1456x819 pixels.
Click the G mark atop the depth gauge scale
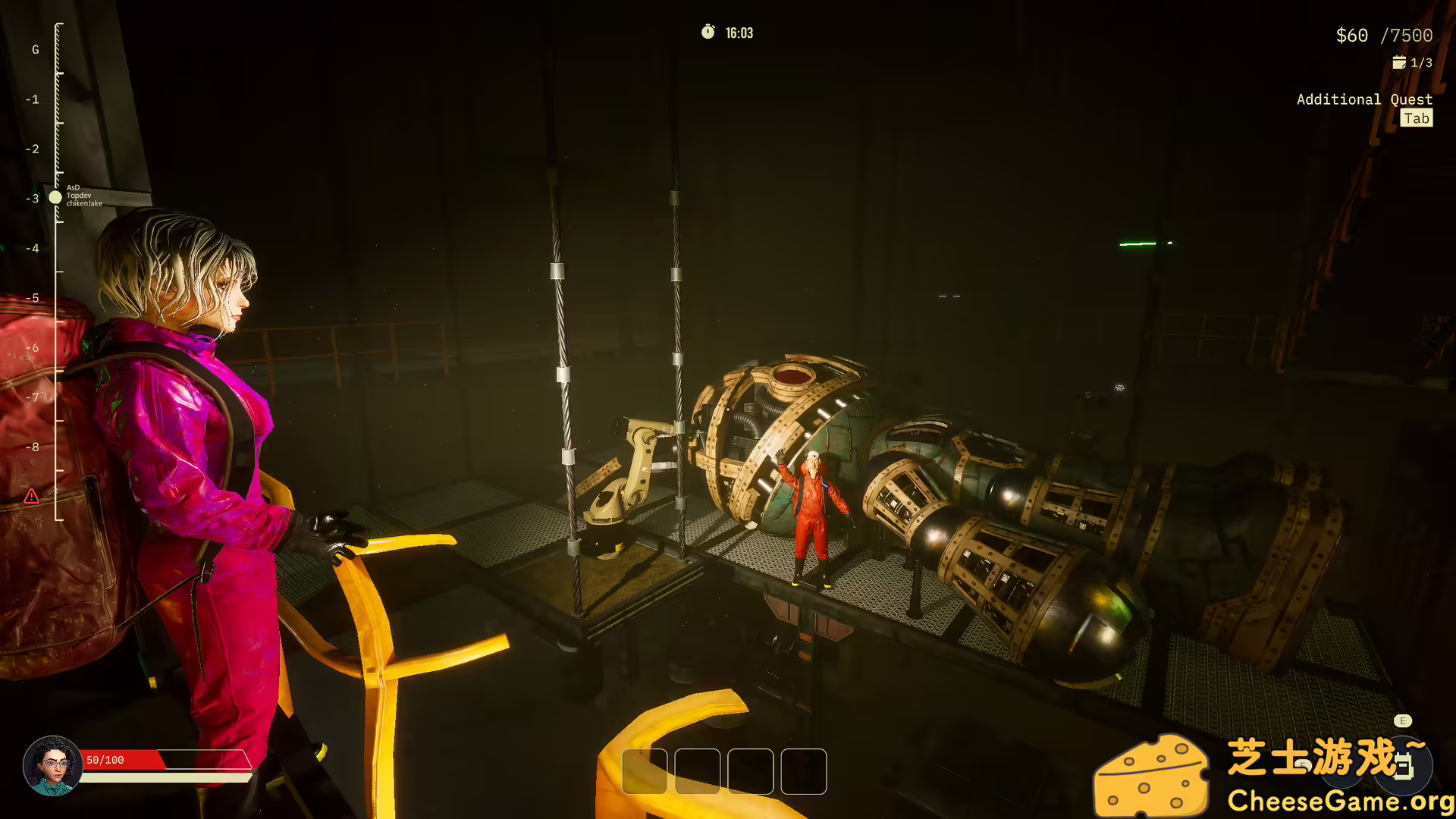click(x=34, y=49)
